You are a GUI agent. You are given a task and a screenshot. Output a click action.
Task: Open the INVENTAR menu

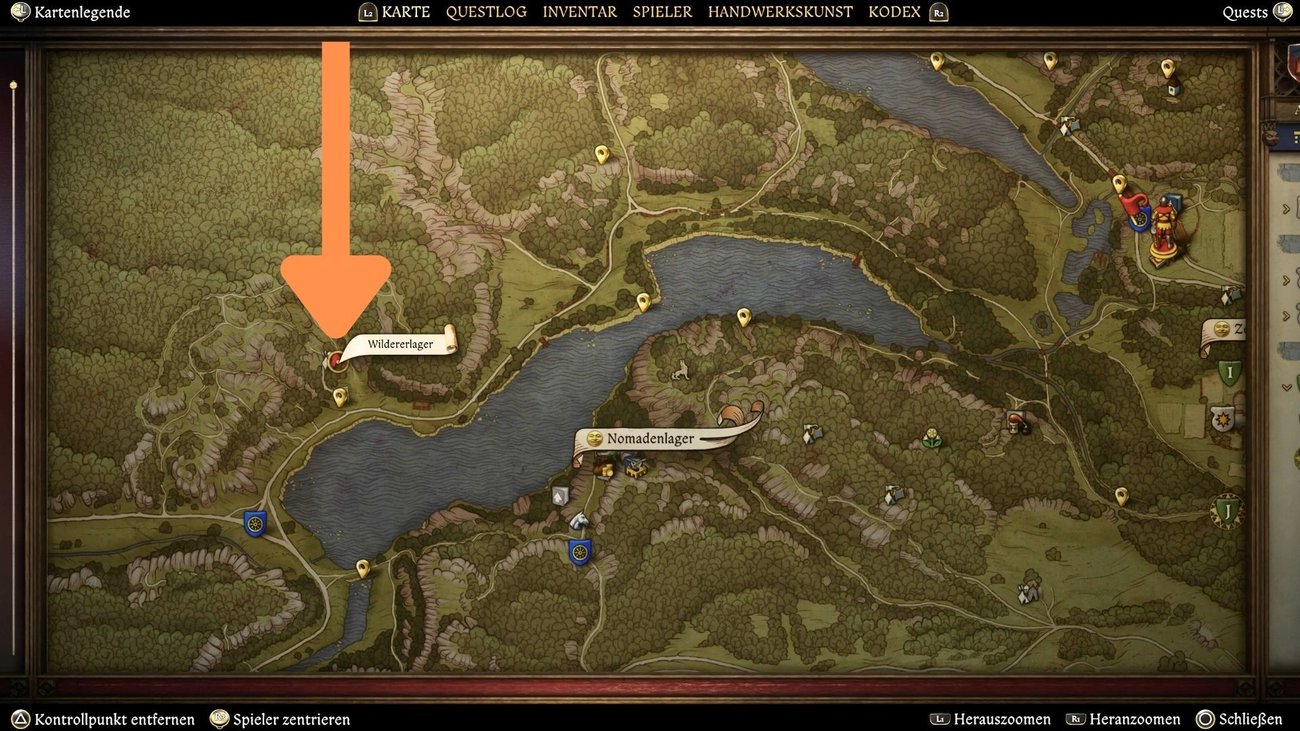point(579,11)
